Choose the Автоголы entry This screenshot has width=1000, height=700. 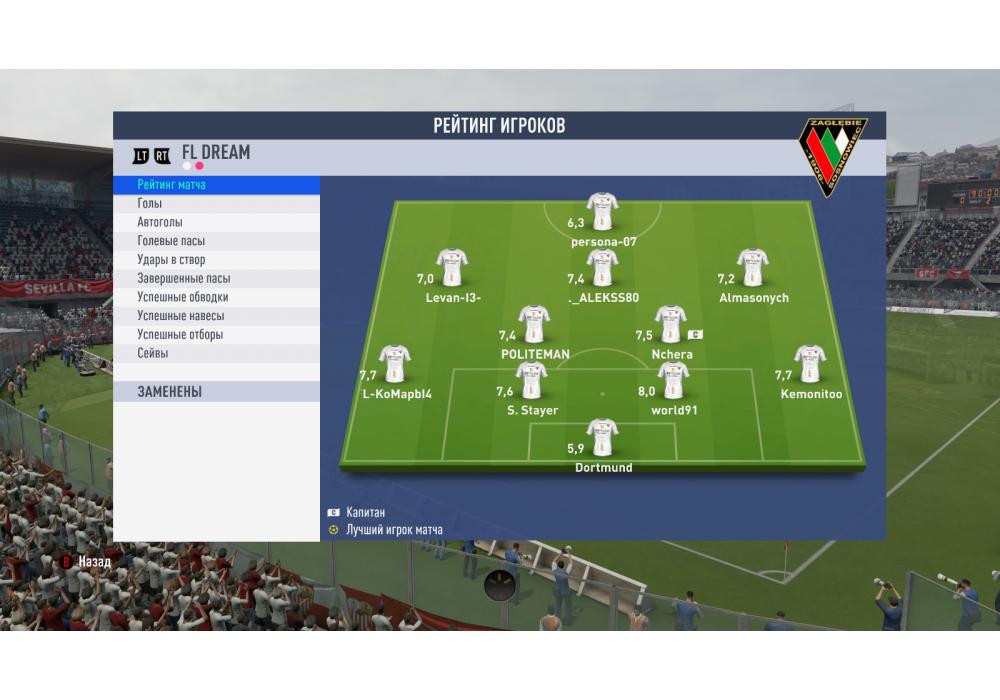216,222
